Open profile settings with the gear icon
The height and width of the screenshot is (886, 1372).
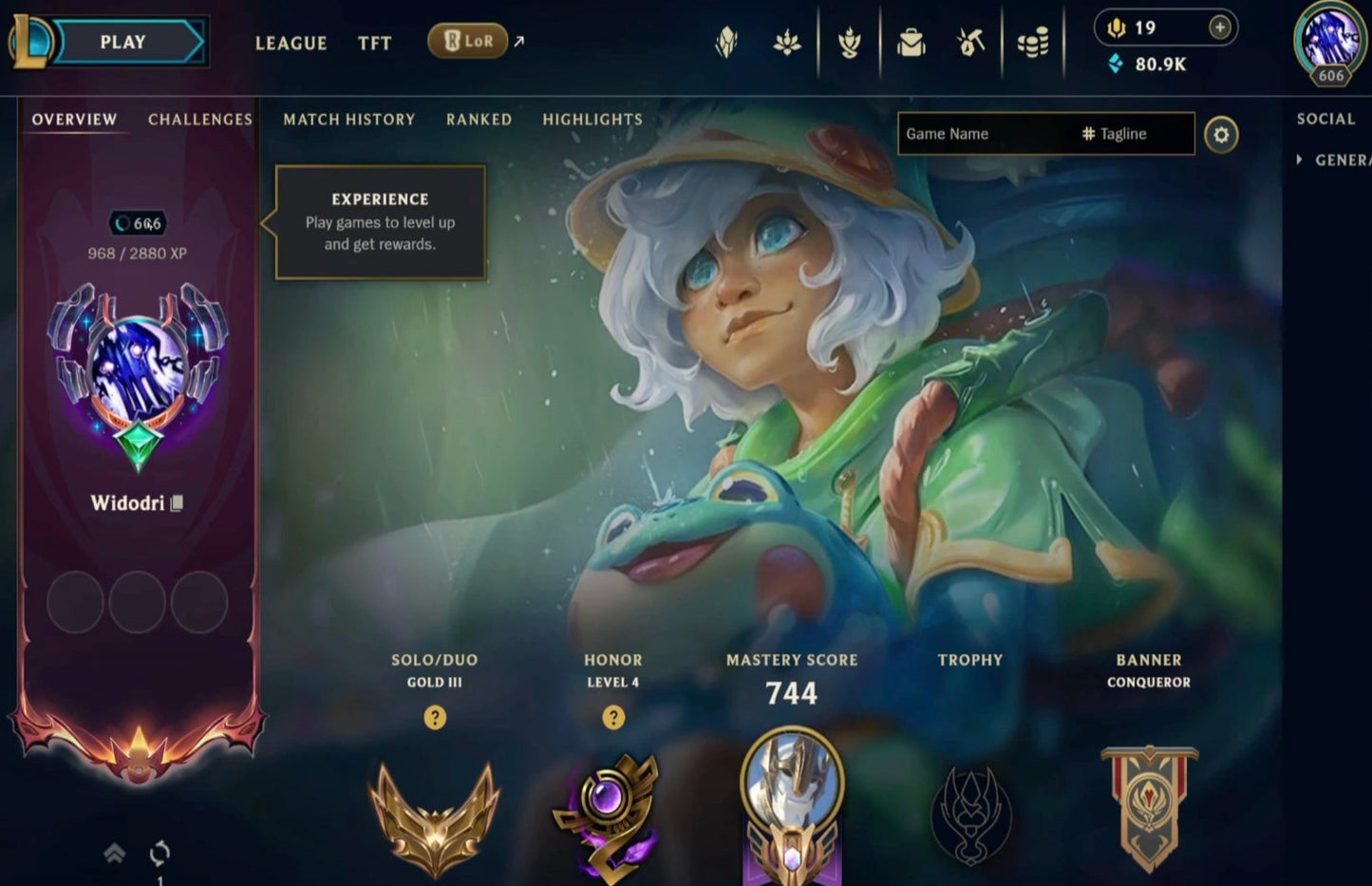[1222, 134]
